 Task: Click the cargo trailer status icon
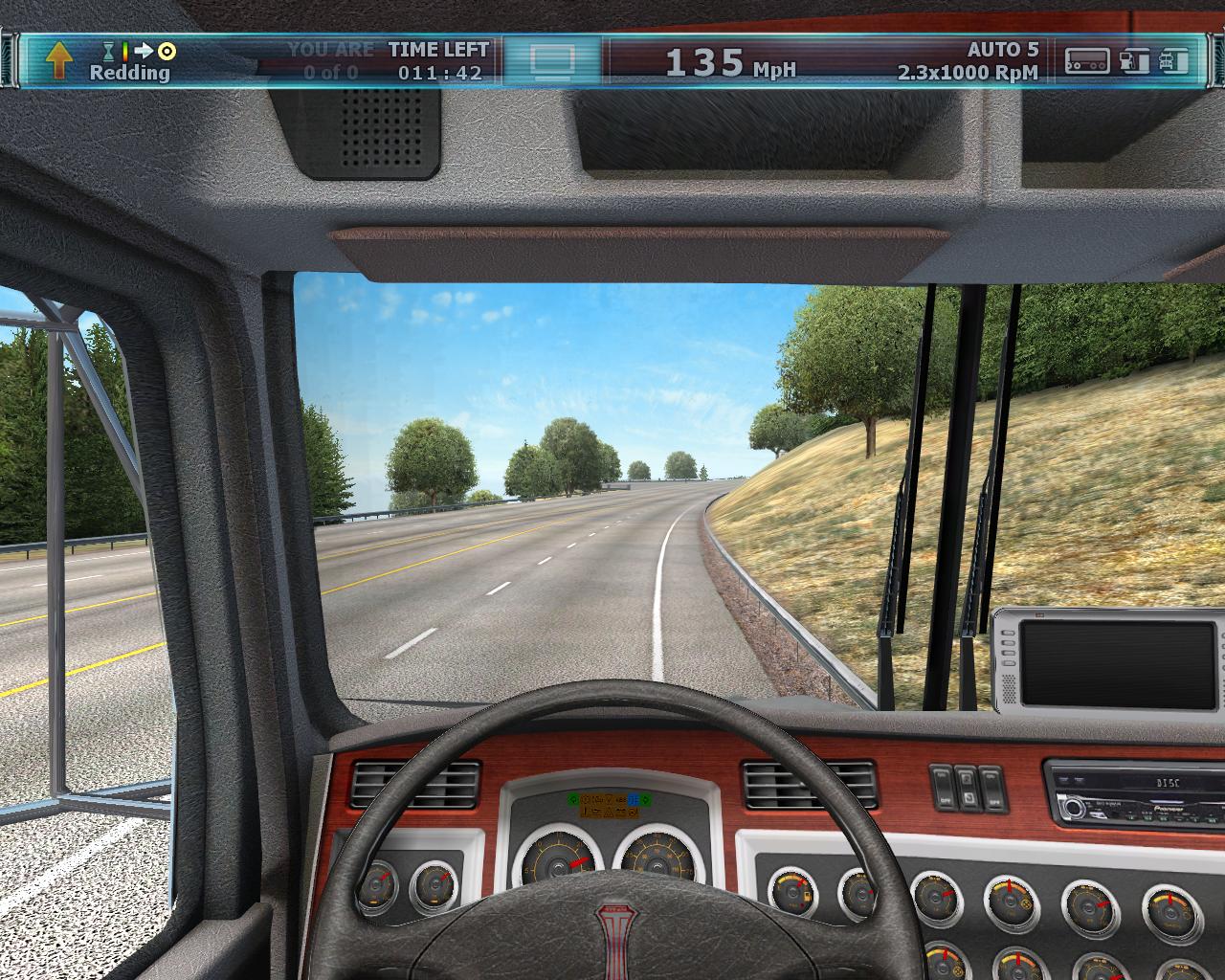coord(1088,60)
